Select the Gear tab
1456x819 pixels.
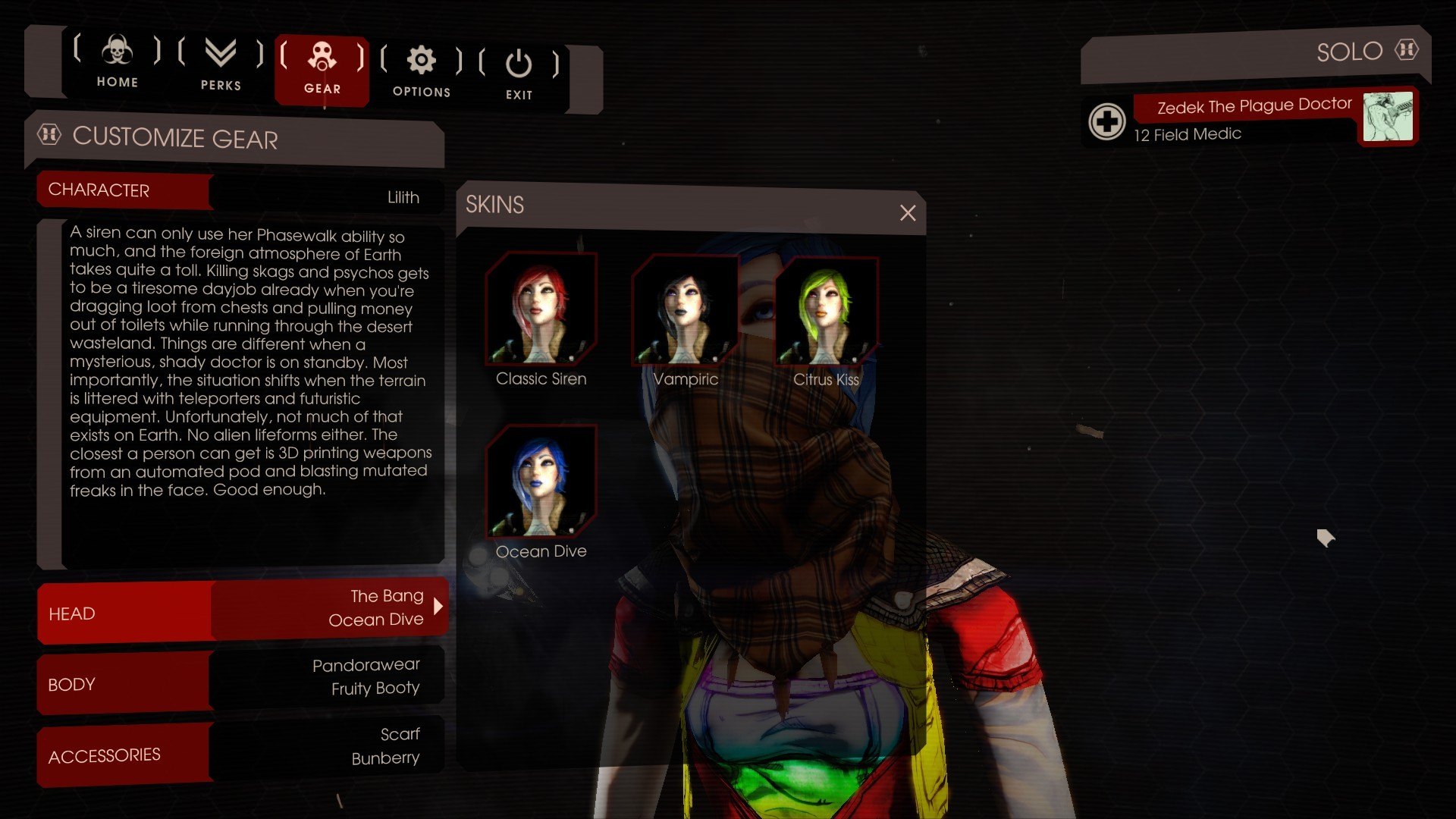pos(322,68)
